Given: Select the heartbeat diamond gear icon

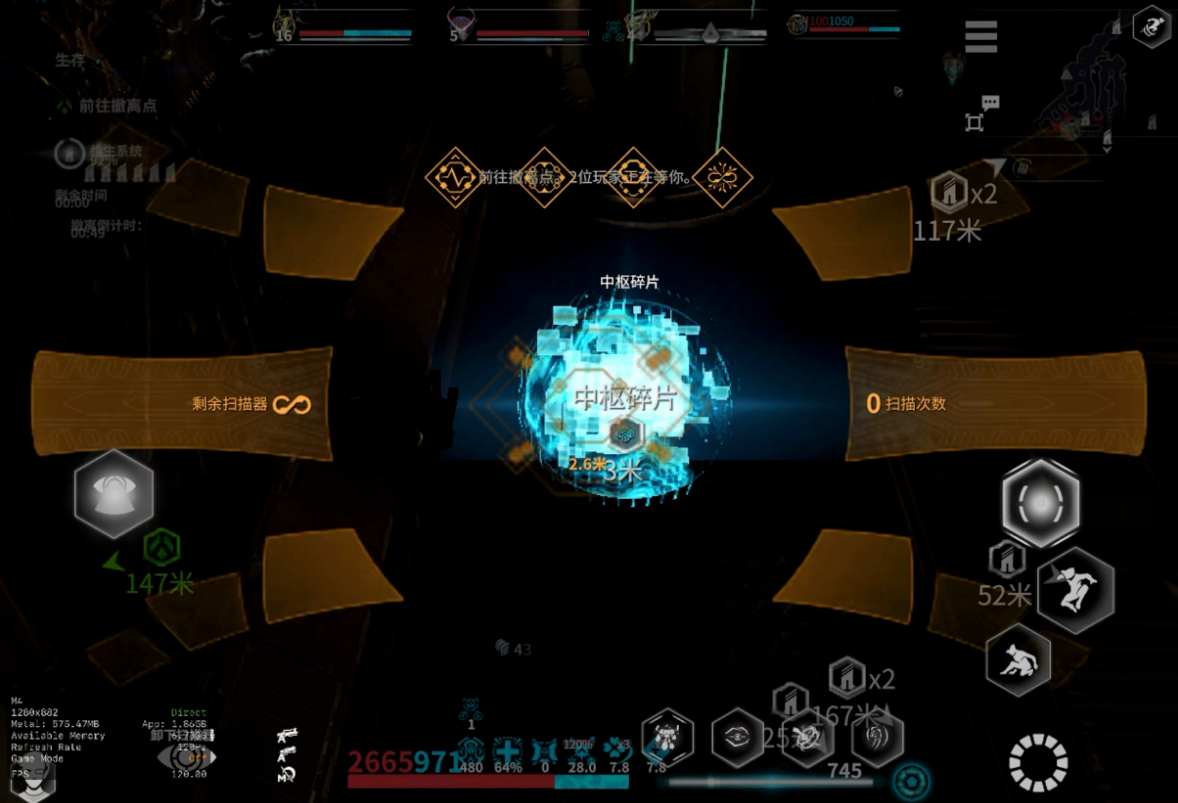Looking at the screenshot, I should (x=455, y=178).
